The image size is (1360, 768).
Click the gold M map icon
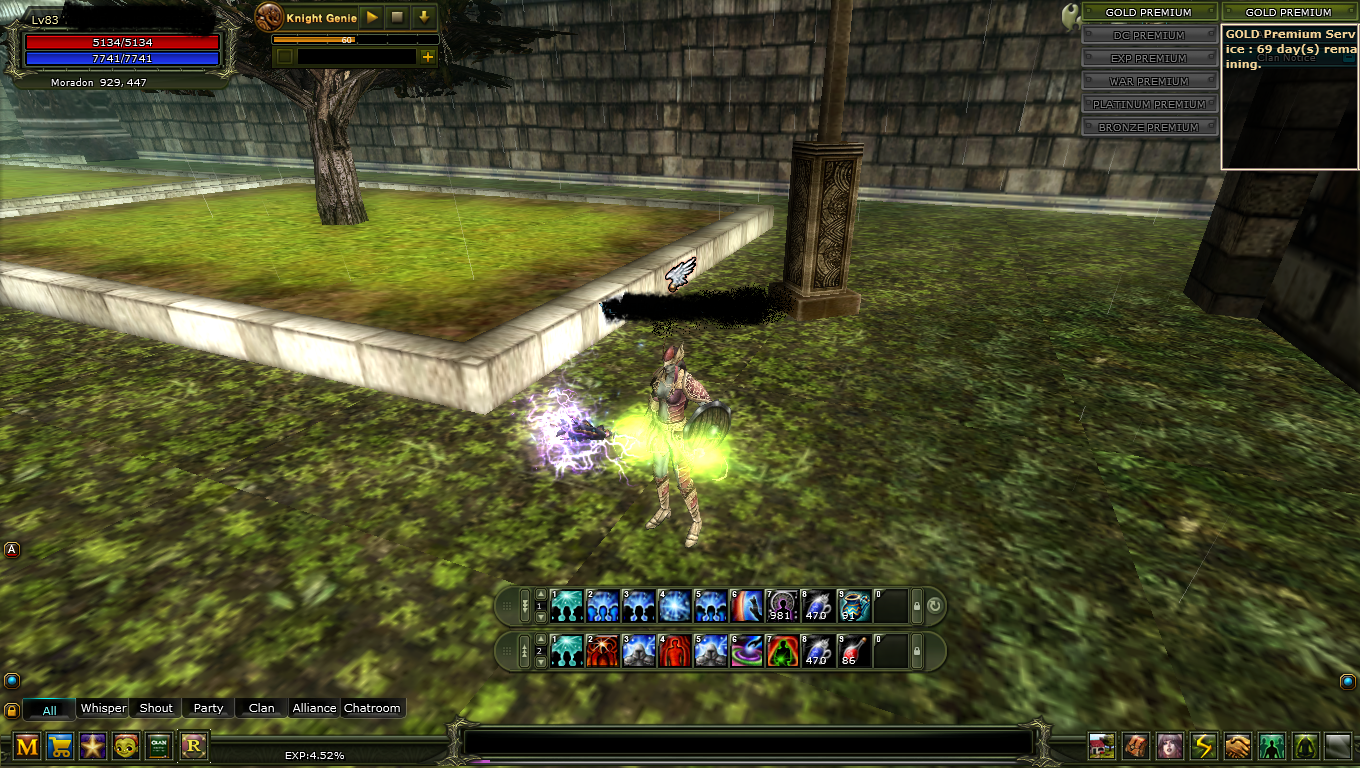point(25,746)
